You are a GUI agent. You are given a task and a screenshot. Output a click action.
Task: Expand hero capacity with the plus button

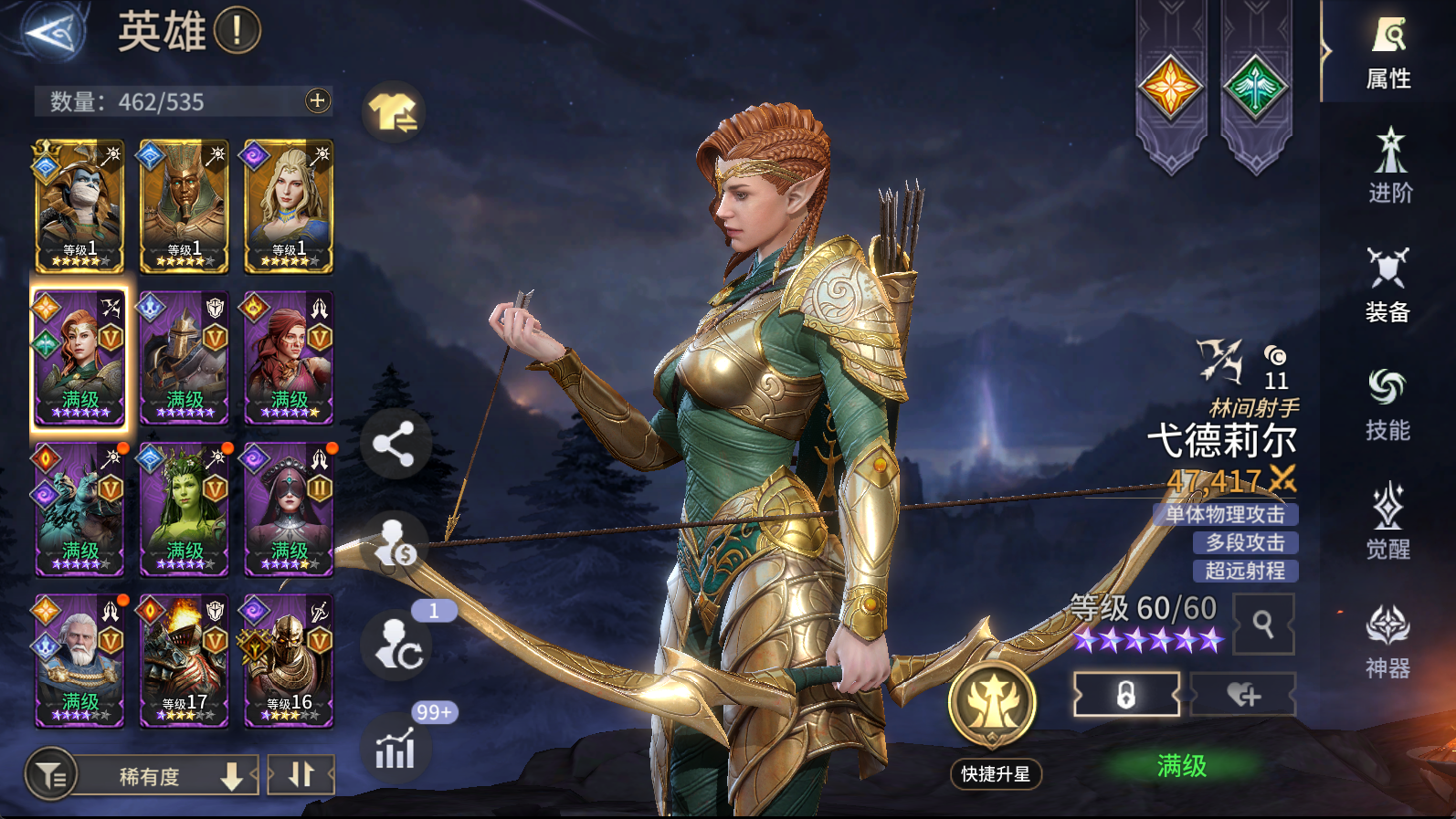[x=317, y=100]
